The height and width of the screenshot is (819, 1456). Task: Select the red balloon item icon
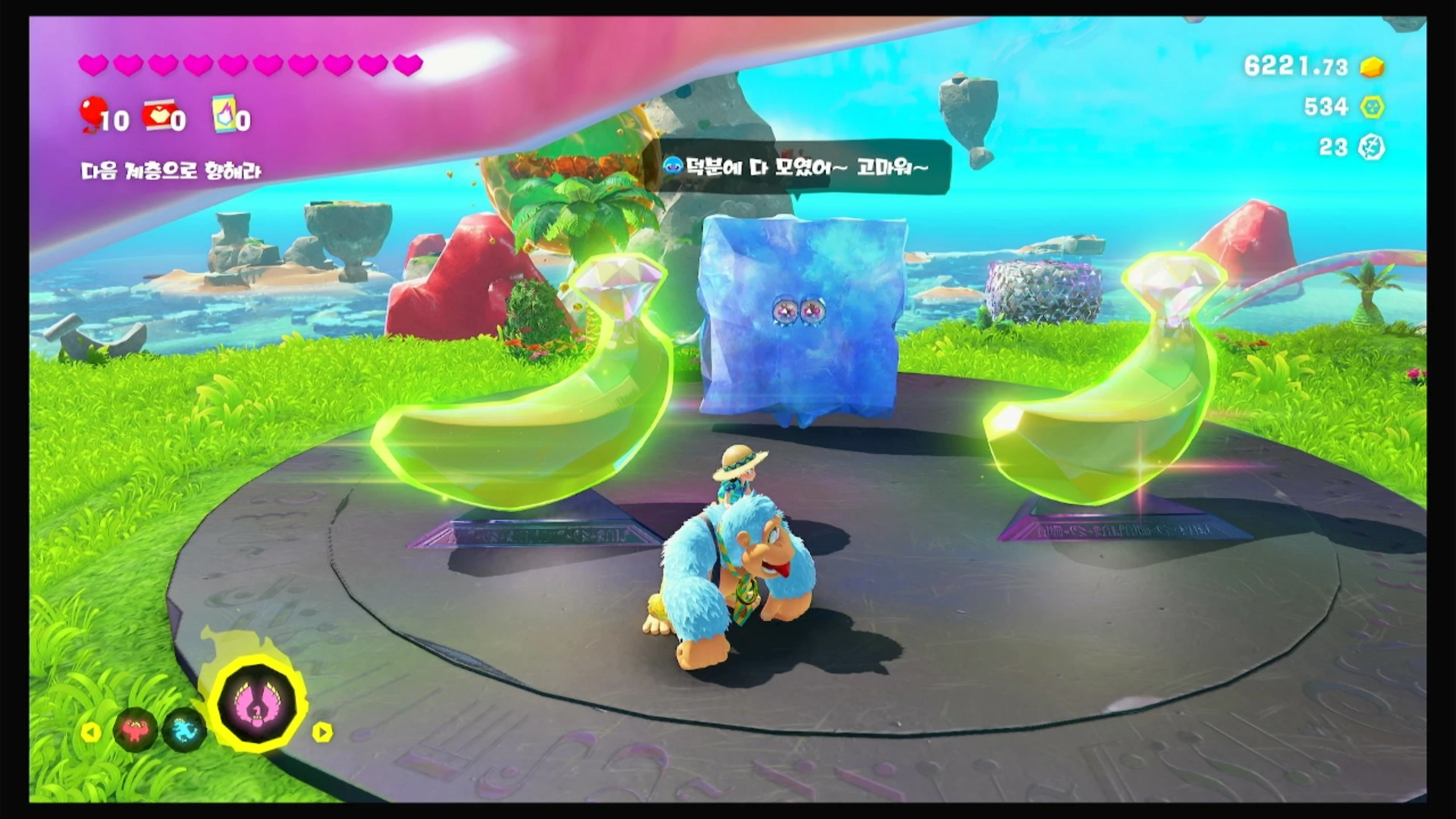click(x=91, y=114)
